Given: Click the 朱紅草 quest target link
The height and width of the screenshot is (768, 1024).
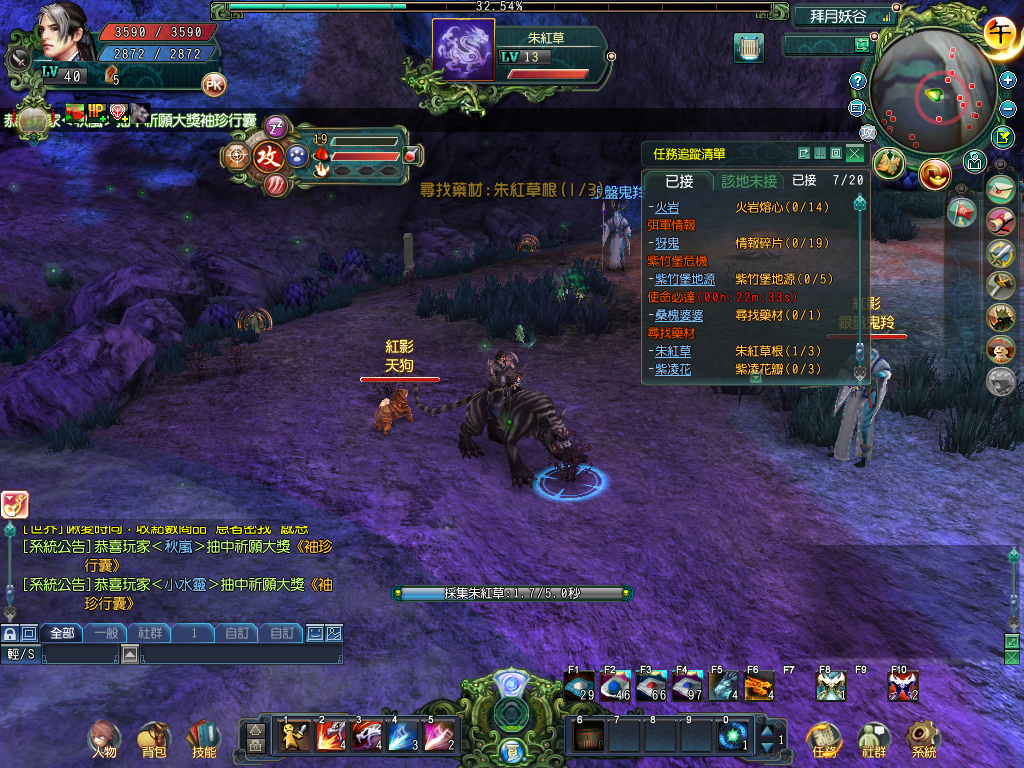Looking at the screenshot, I should (672, 351).
